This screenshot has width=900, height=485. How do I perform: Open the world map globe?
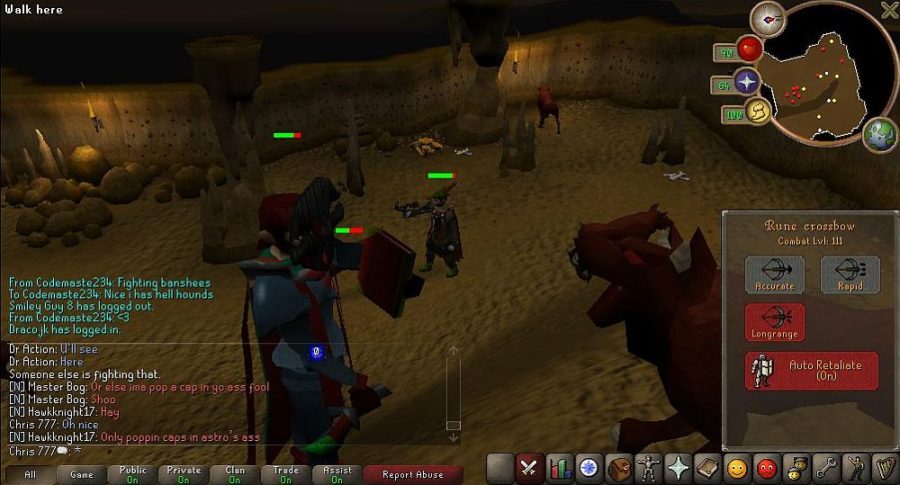pyautogui.click(x=880, y=133)
